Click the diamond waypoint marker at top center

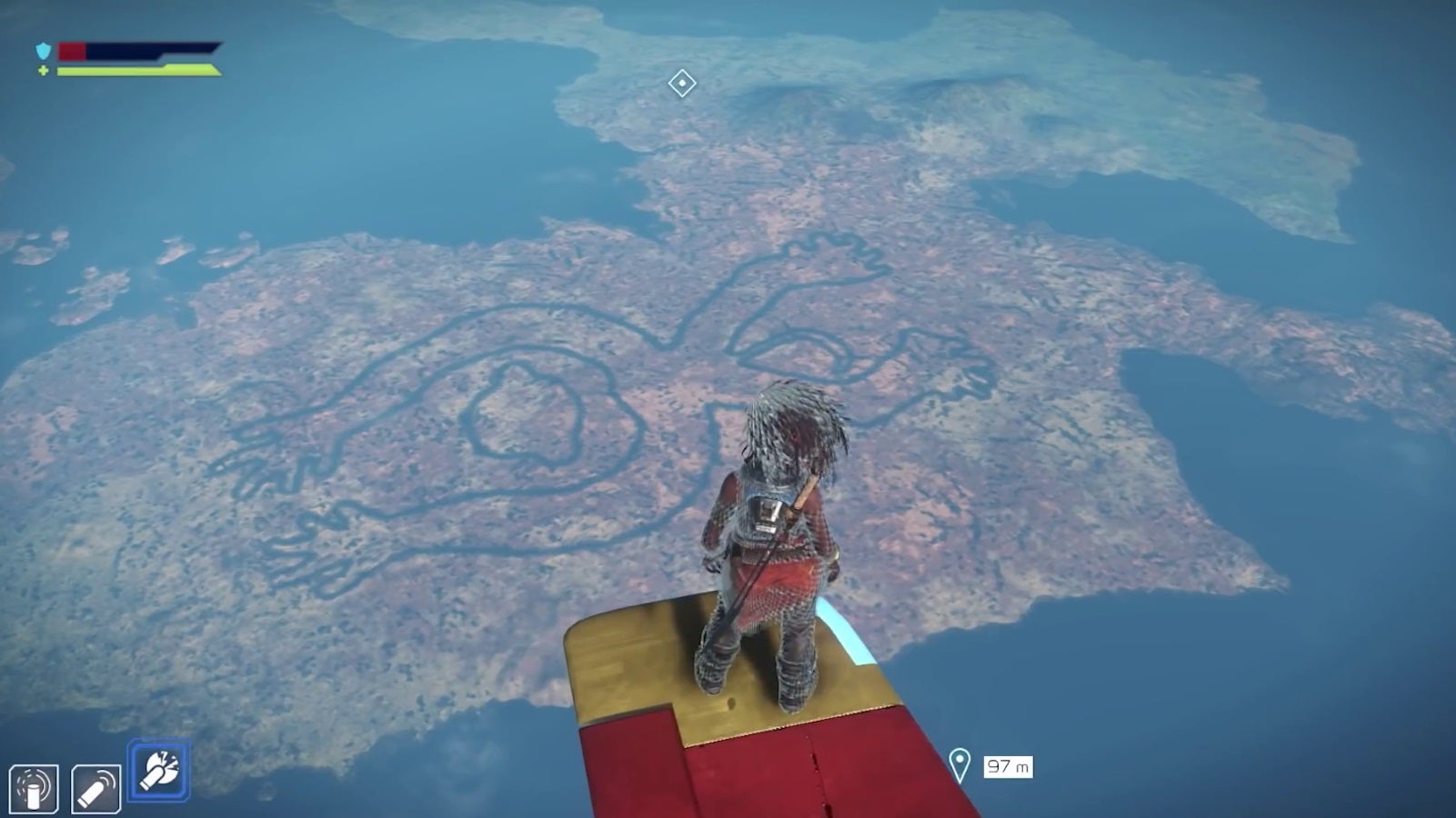coord(682,84)
